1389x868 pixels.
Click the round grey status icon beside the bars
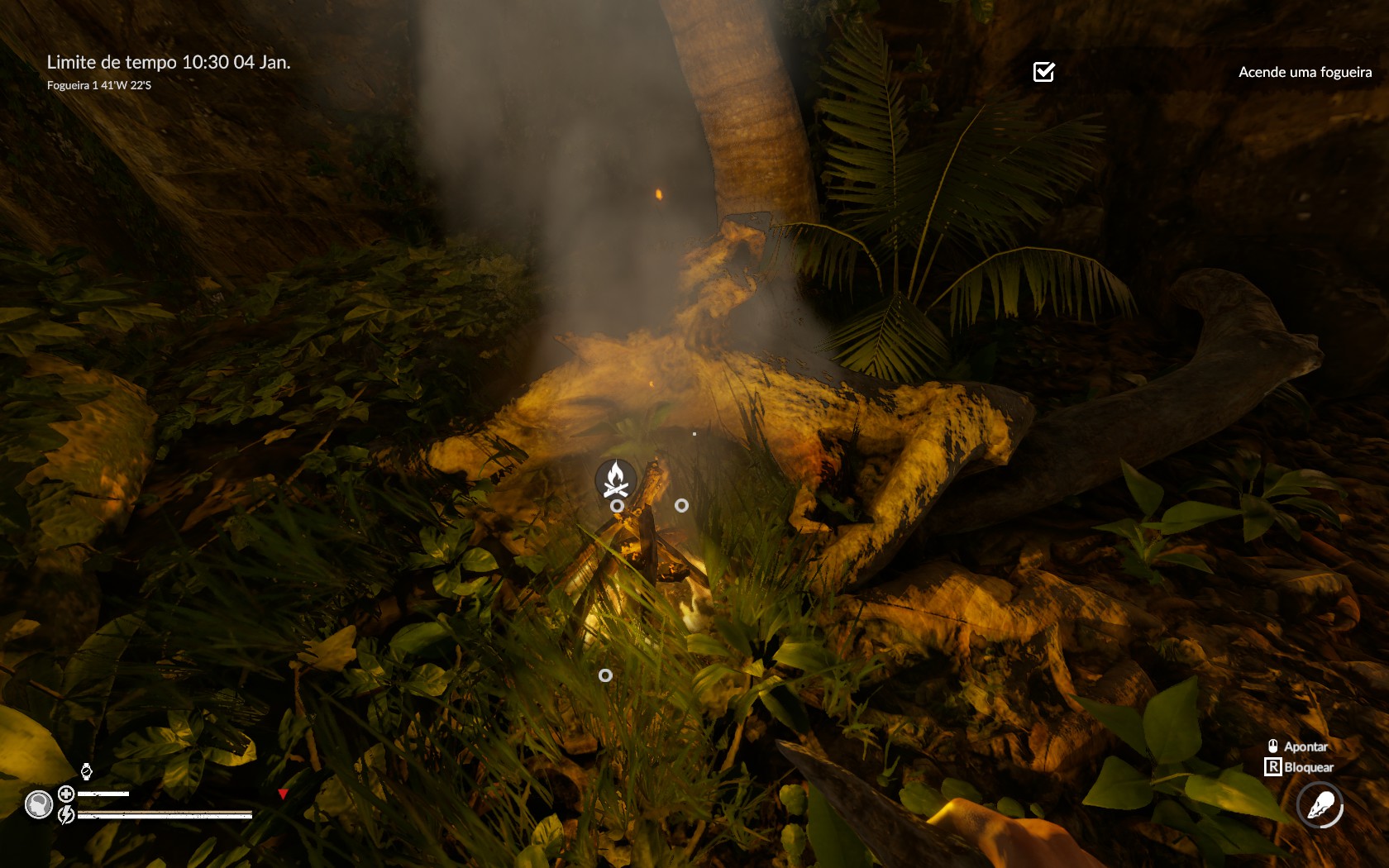point(39,804)
